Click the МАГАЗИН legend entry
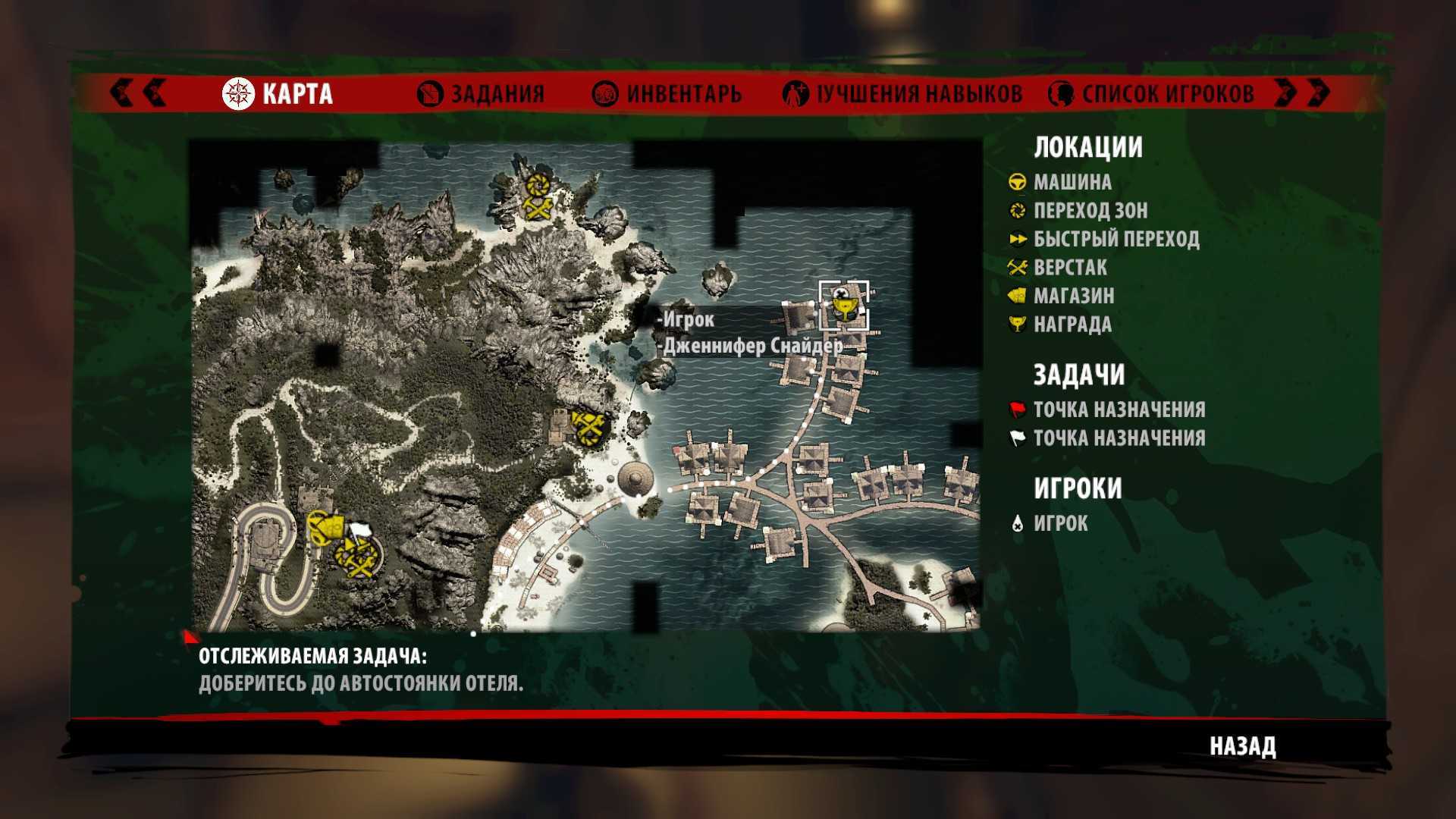Screen dimensions: 1456x819 click(x=1073, y=296)
